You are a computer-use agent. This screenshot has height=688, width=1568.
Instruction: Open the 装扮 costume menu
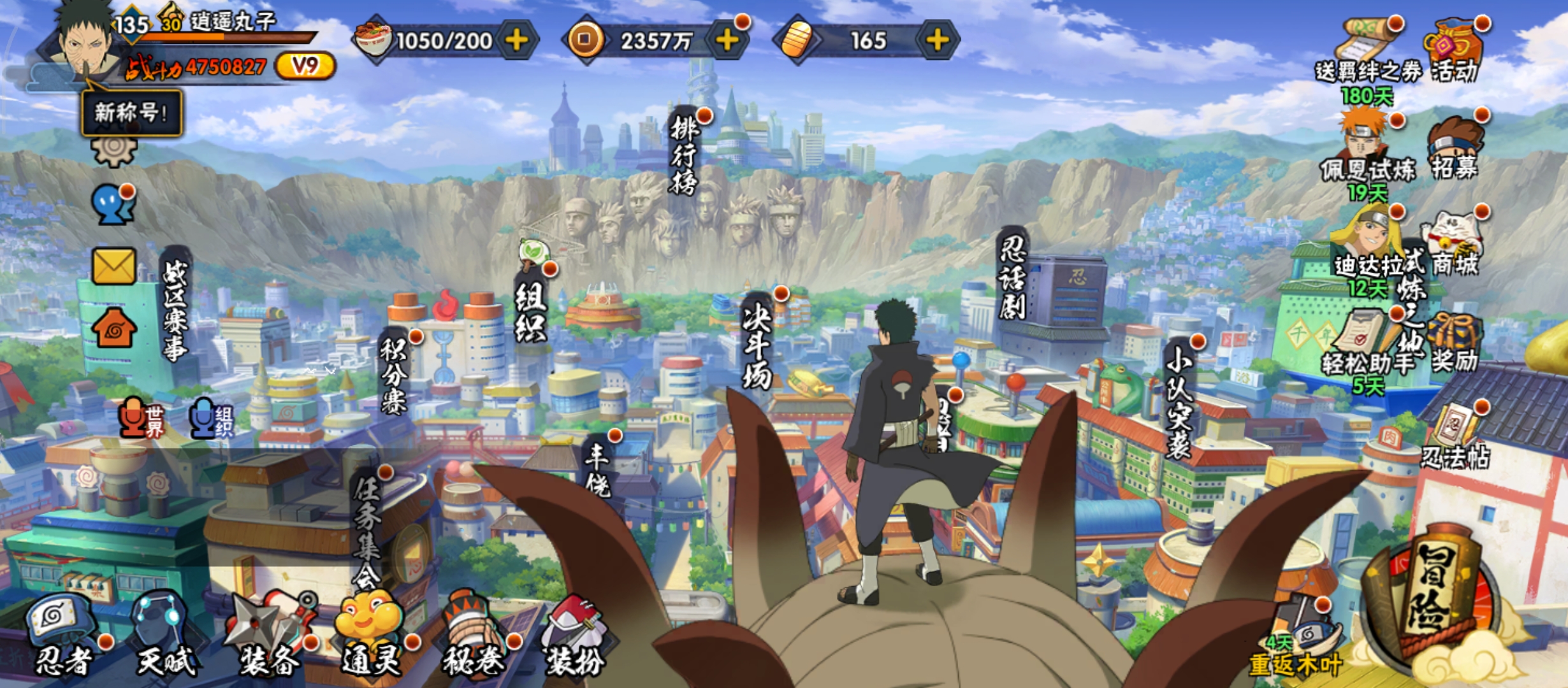574,634
